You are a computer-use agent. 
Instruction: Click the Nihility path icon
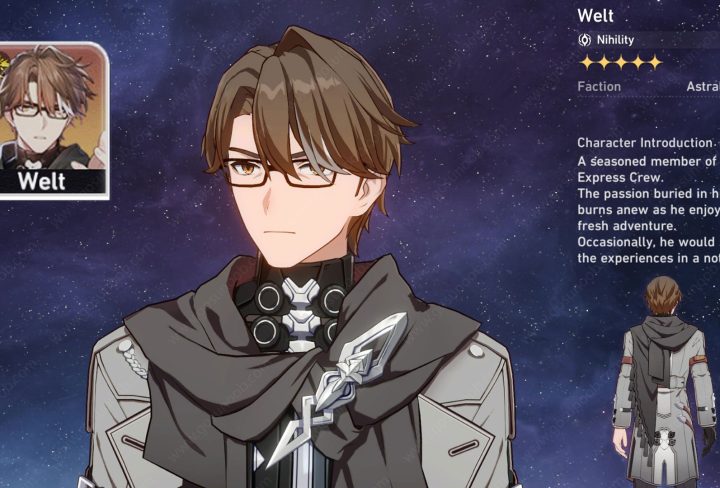coord(585,40)
